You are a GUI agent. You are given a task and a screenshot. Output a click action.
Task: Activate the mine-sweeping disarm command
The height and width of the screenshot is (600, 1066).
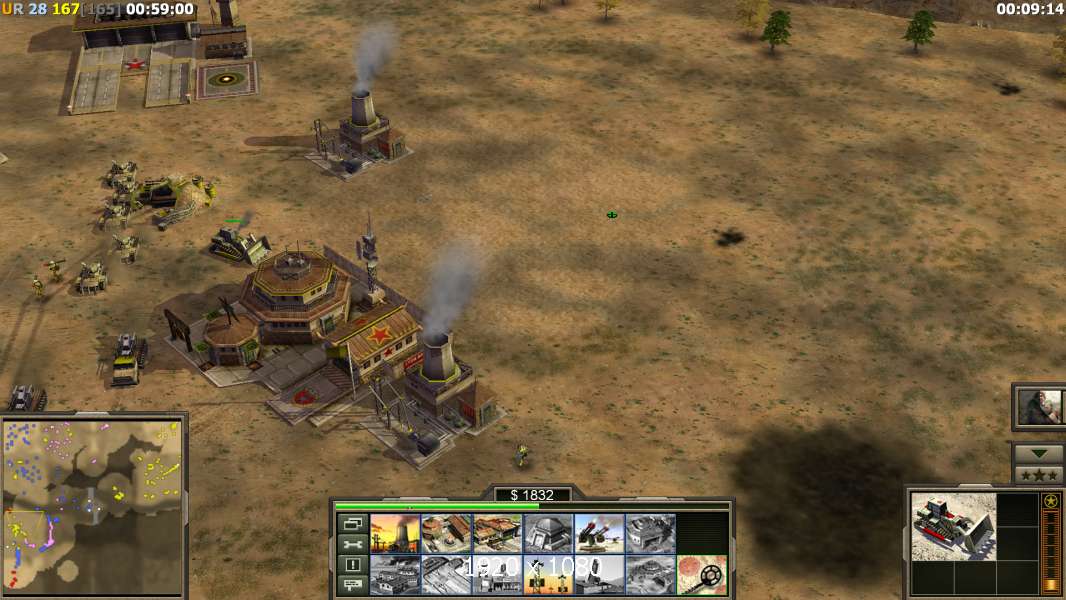[x=701, y=574]
